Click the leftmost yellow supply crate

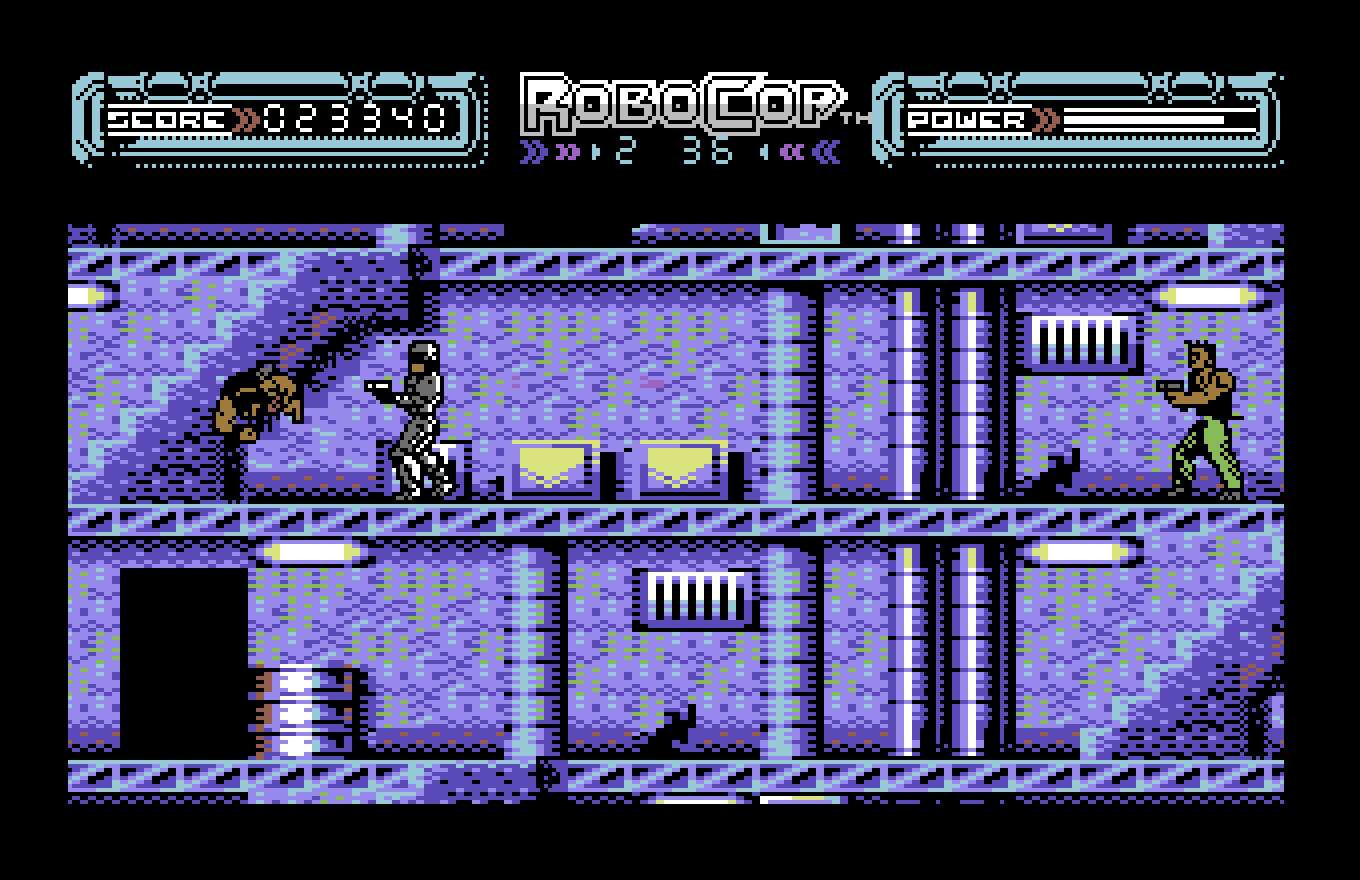click(555, 467)
